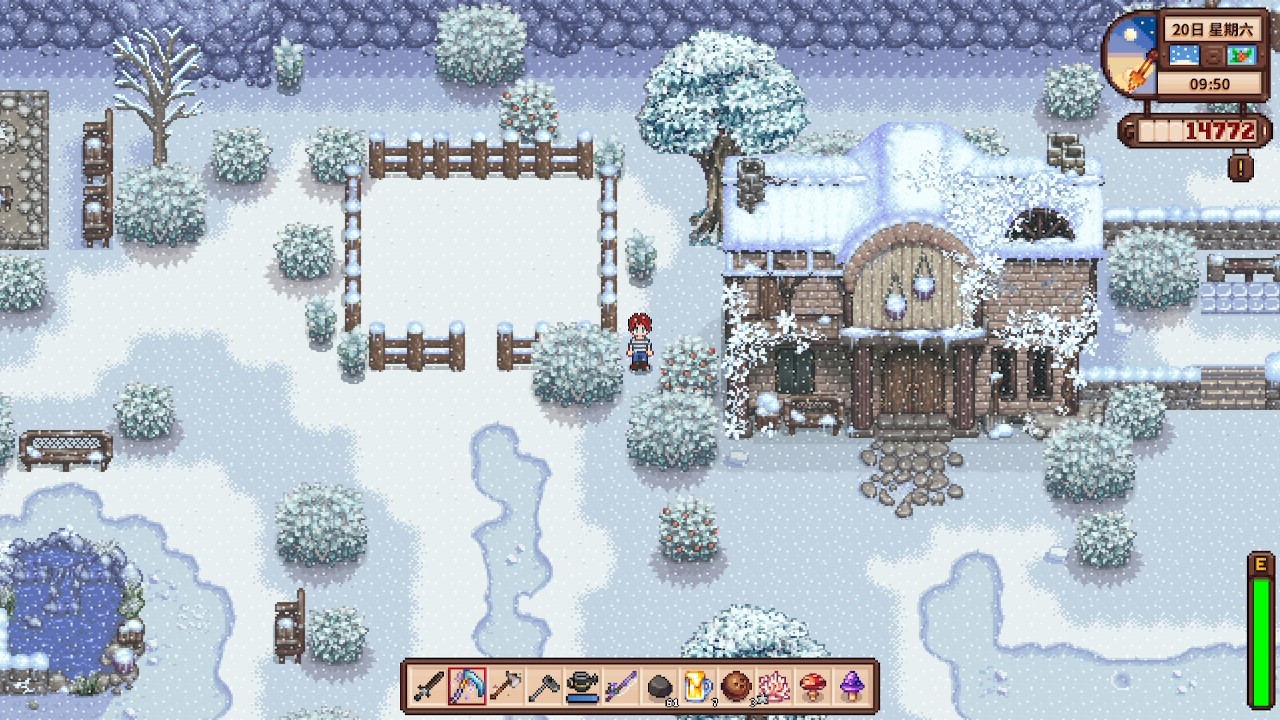The image size is (1280, 720).
Task: Select the purple mushroom slot
Action: pos(851,686)
